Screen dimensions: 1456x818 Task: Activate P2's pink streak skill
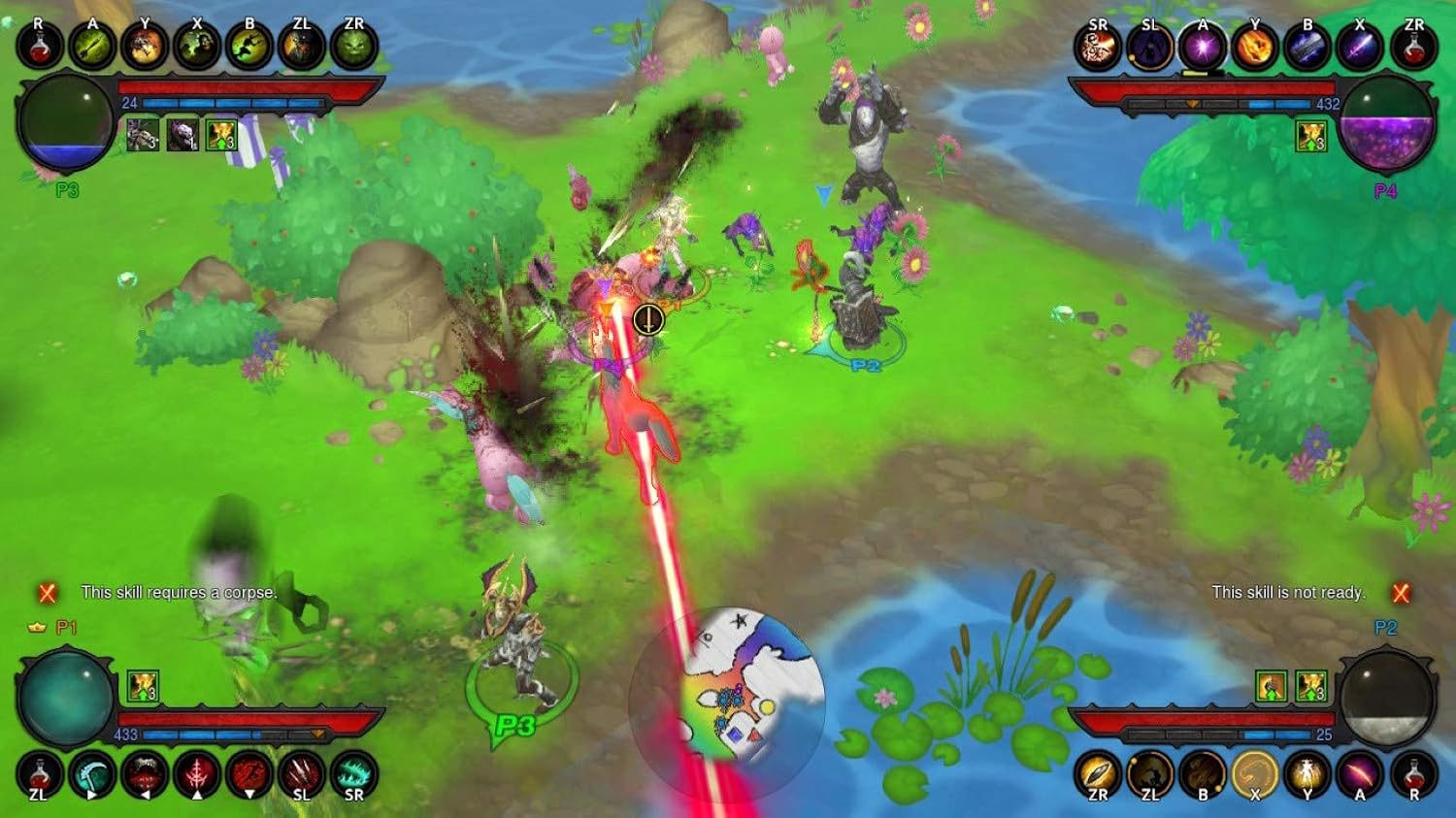pyautogui.click(x=1360, y=775)
